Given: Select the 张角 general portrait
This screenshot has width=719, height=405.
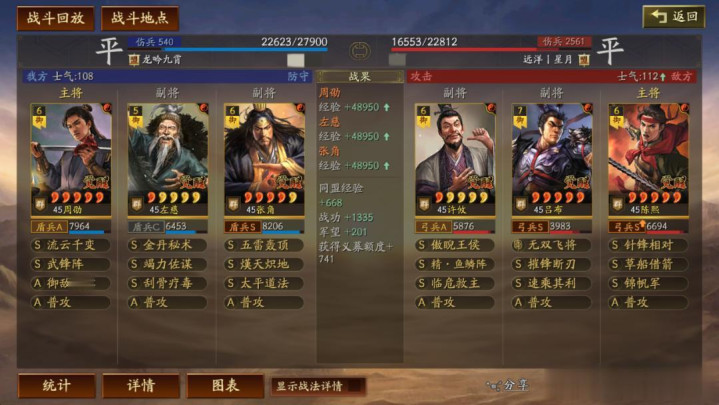Looking at the screenshot, I should pyautogui.click(x=263, y=150).
